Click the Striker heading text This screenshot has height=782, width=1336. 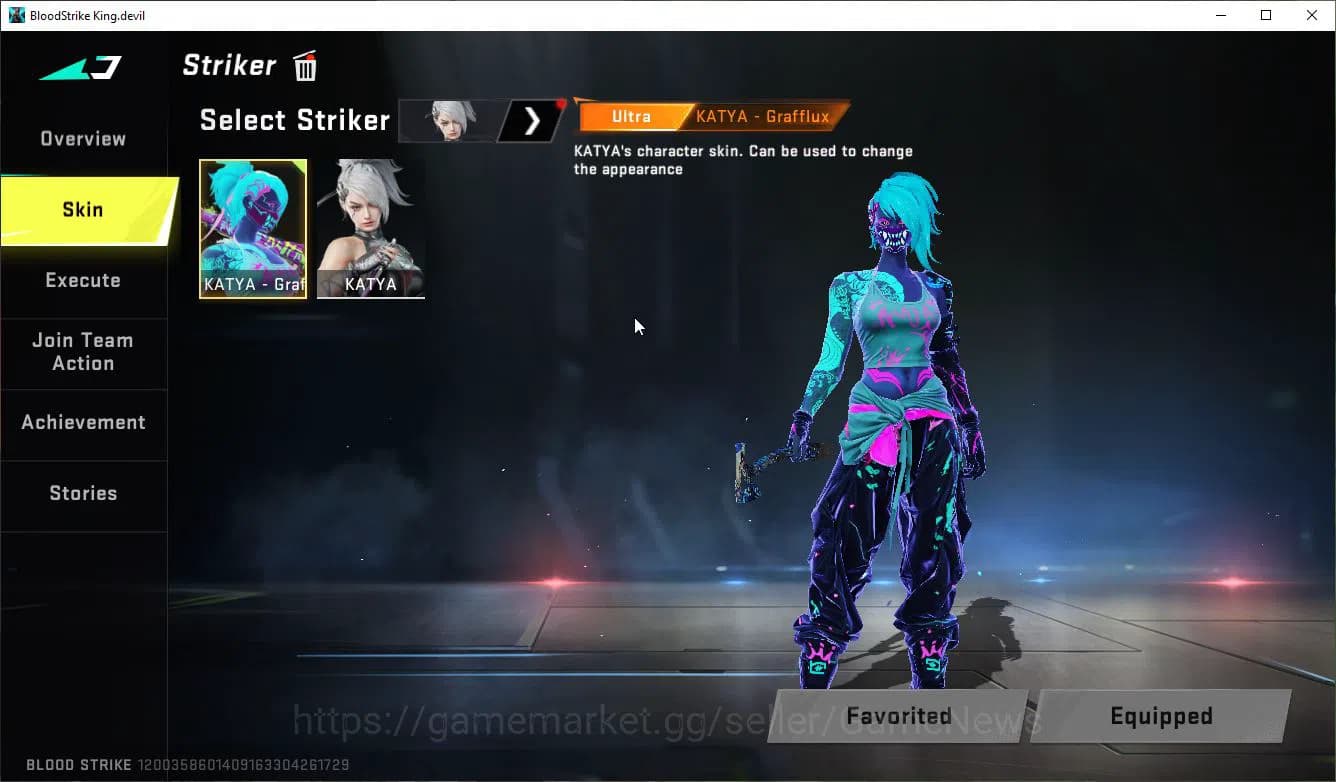pos(228,65)
